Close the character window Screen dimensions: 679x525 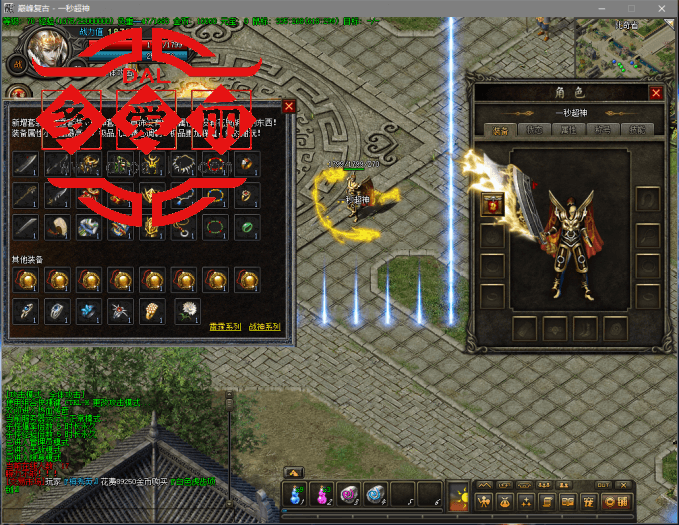pos(656,93)
